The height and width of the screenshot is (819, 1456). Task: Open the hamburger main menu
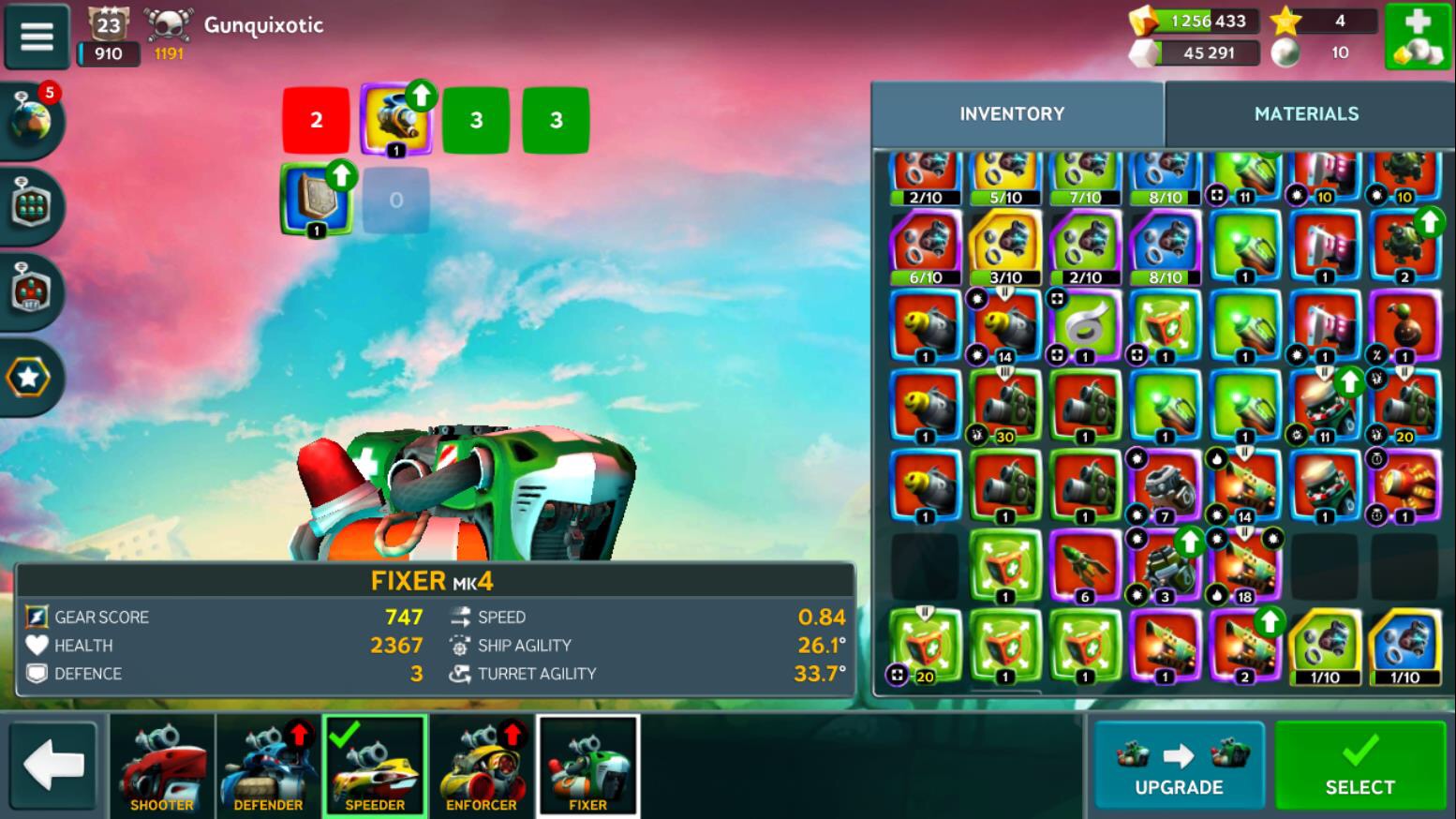click(37, 36)
